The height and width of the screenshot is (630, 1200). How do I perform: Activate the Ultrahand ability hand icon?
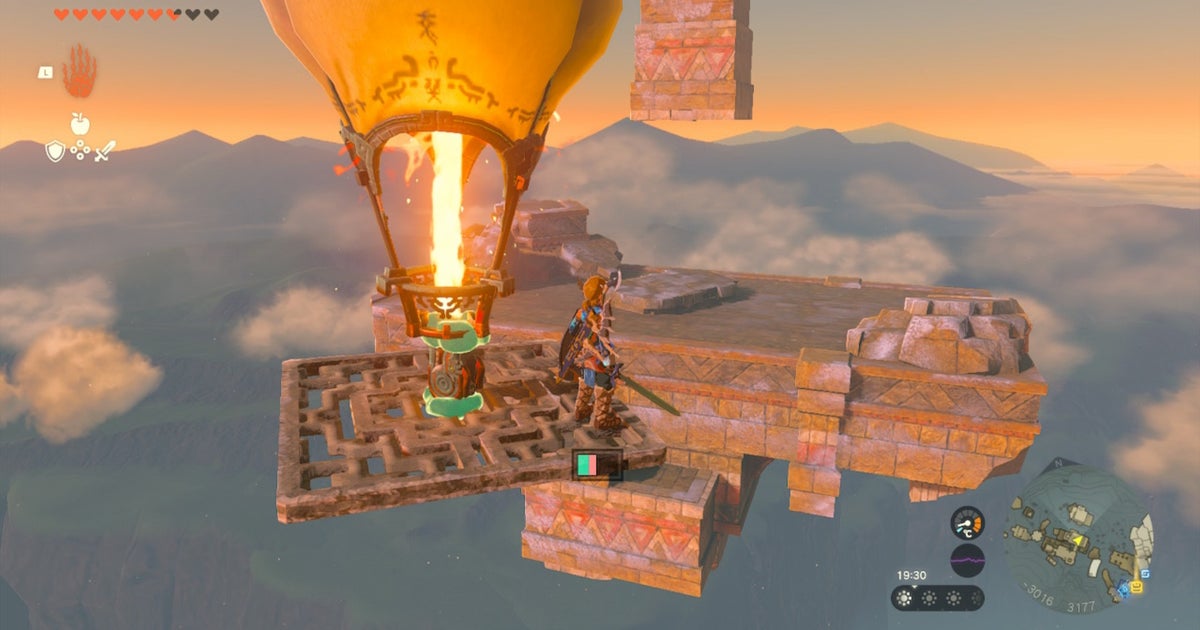click(x=79, y=72)
